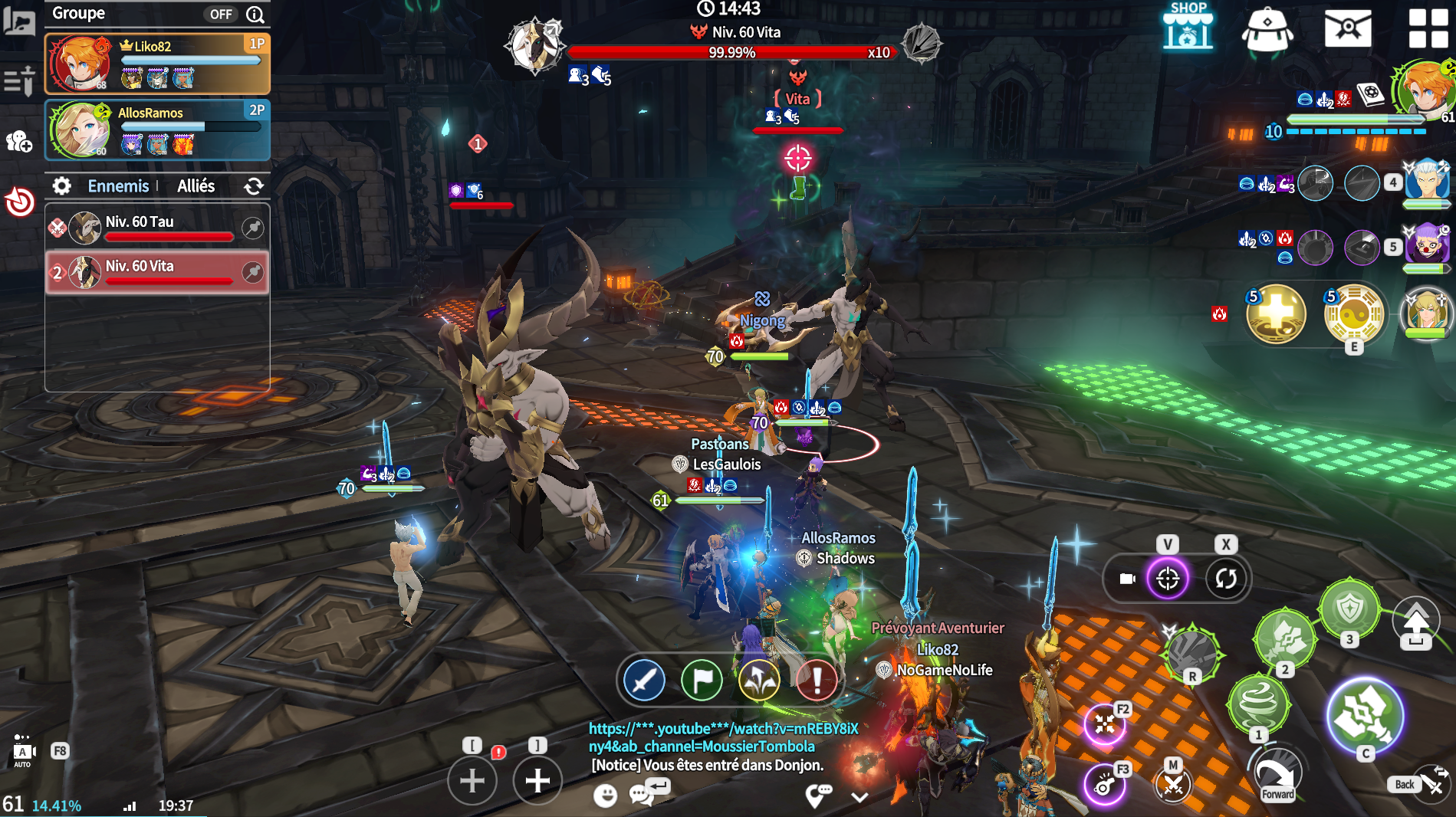
Task: Open target list settings gear
Action: point(61,186)
